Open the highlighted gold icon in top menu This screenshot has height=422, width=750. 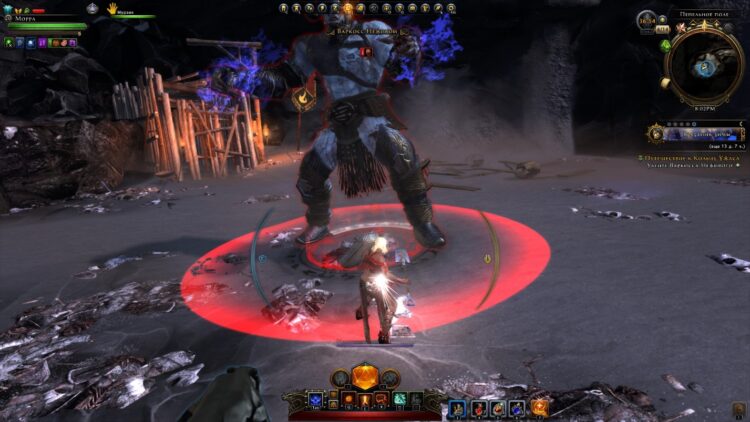pos(347,7)
